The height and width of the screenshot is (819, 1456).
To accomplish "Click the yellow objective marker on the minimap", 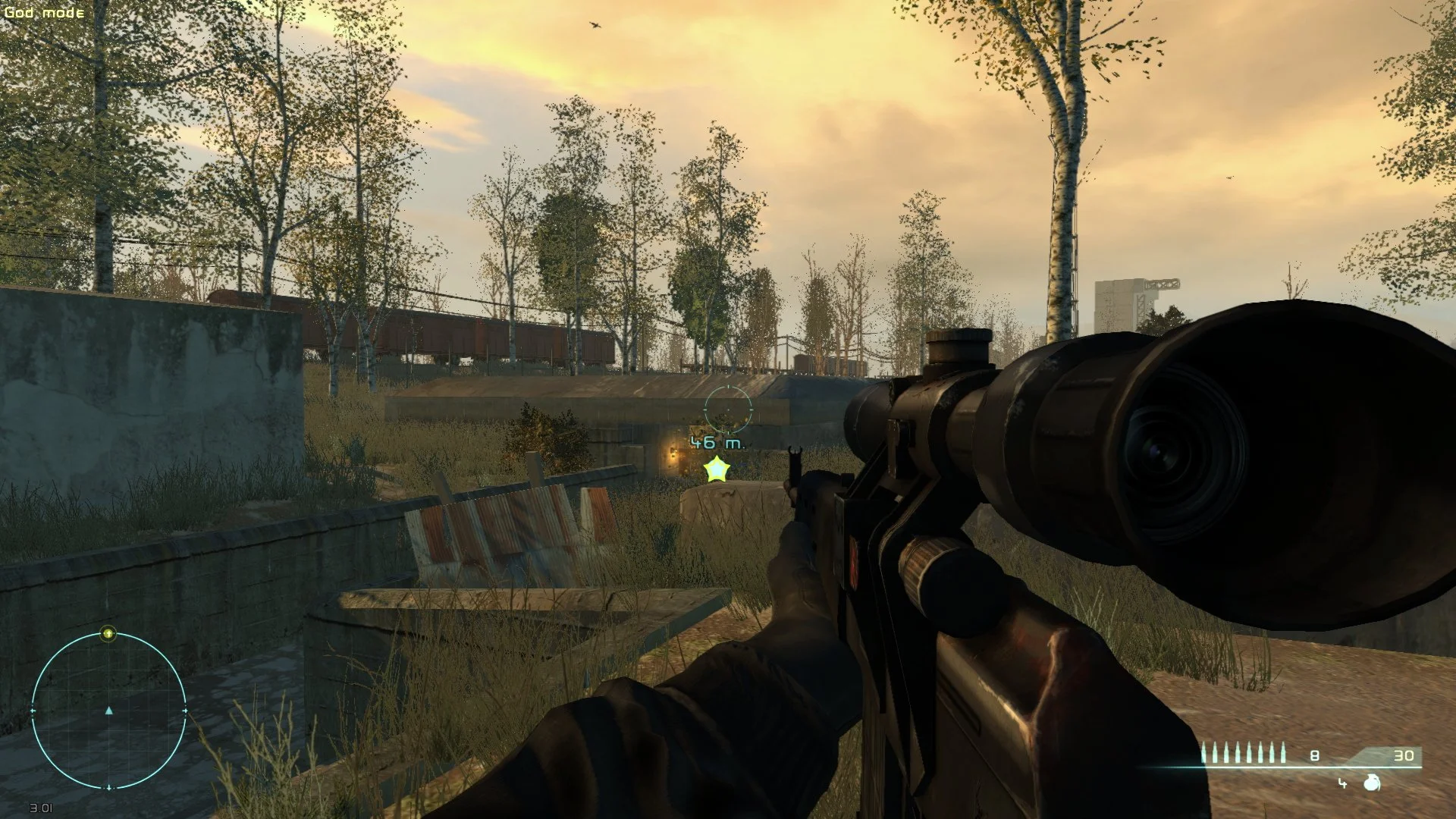I will tap(108, 634).
